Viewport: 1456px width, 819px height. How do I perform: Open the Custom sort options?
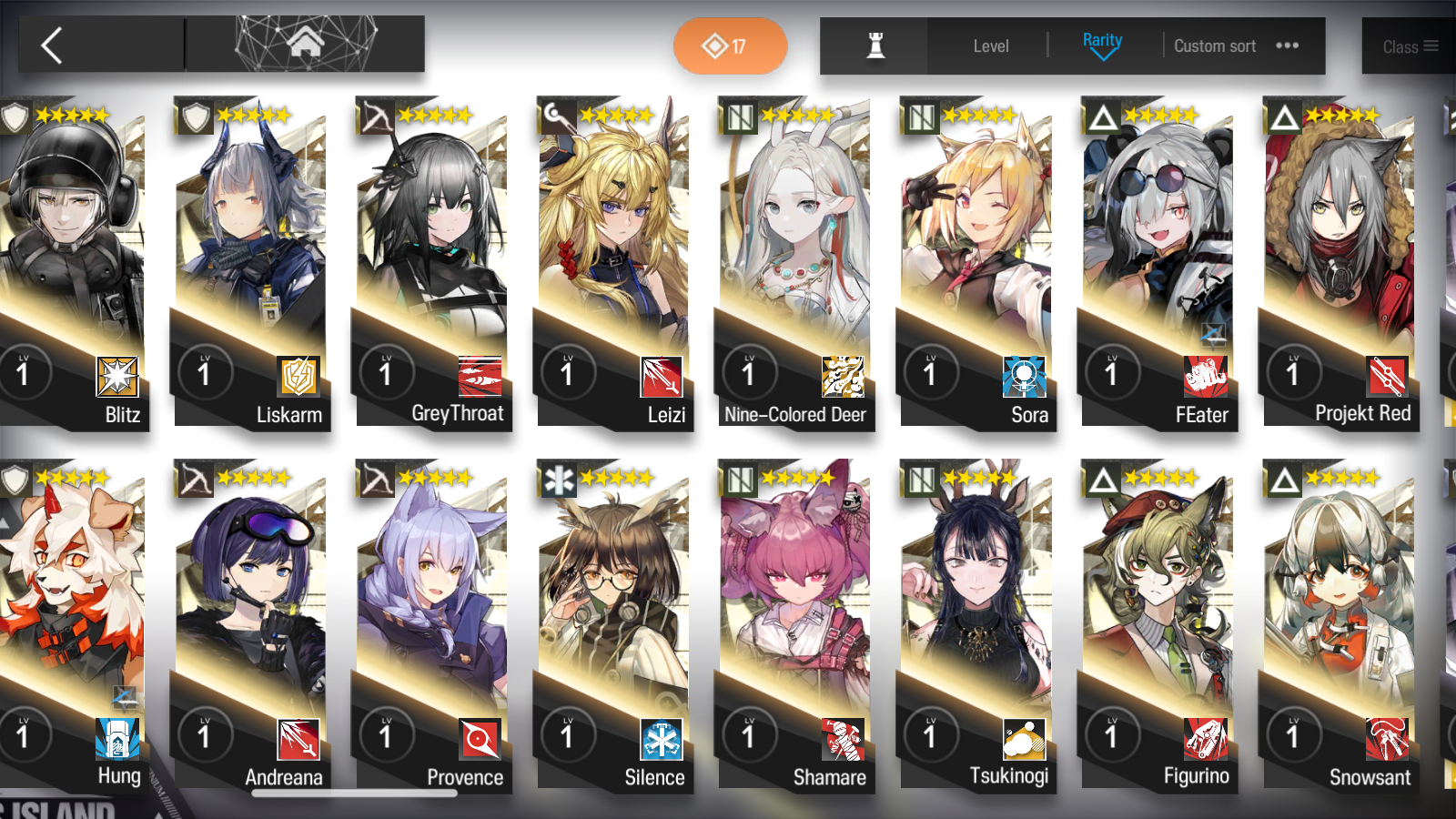1215,45
